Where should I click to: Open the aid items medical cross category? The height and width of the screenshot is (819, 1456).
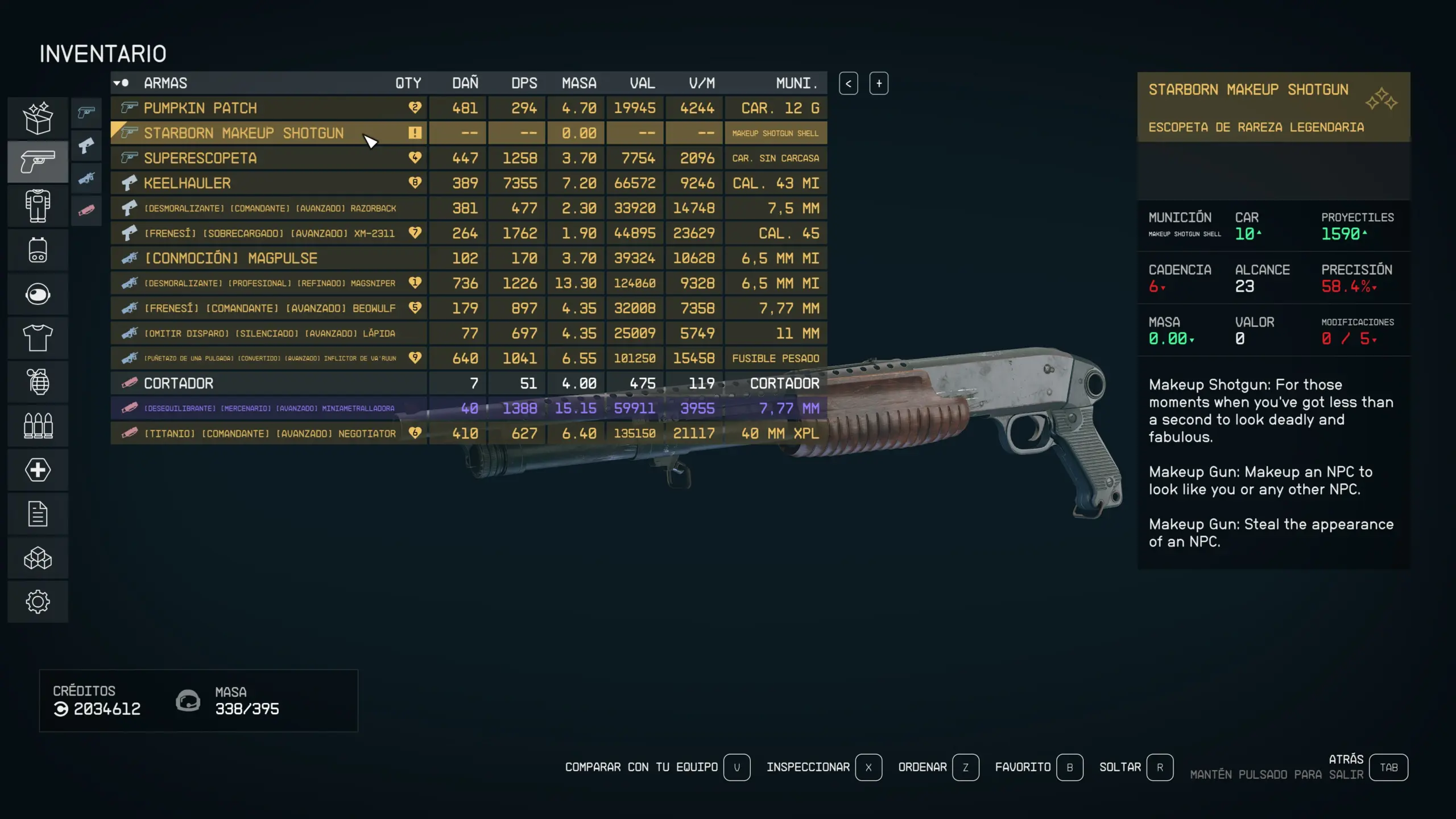coord(38,470)
